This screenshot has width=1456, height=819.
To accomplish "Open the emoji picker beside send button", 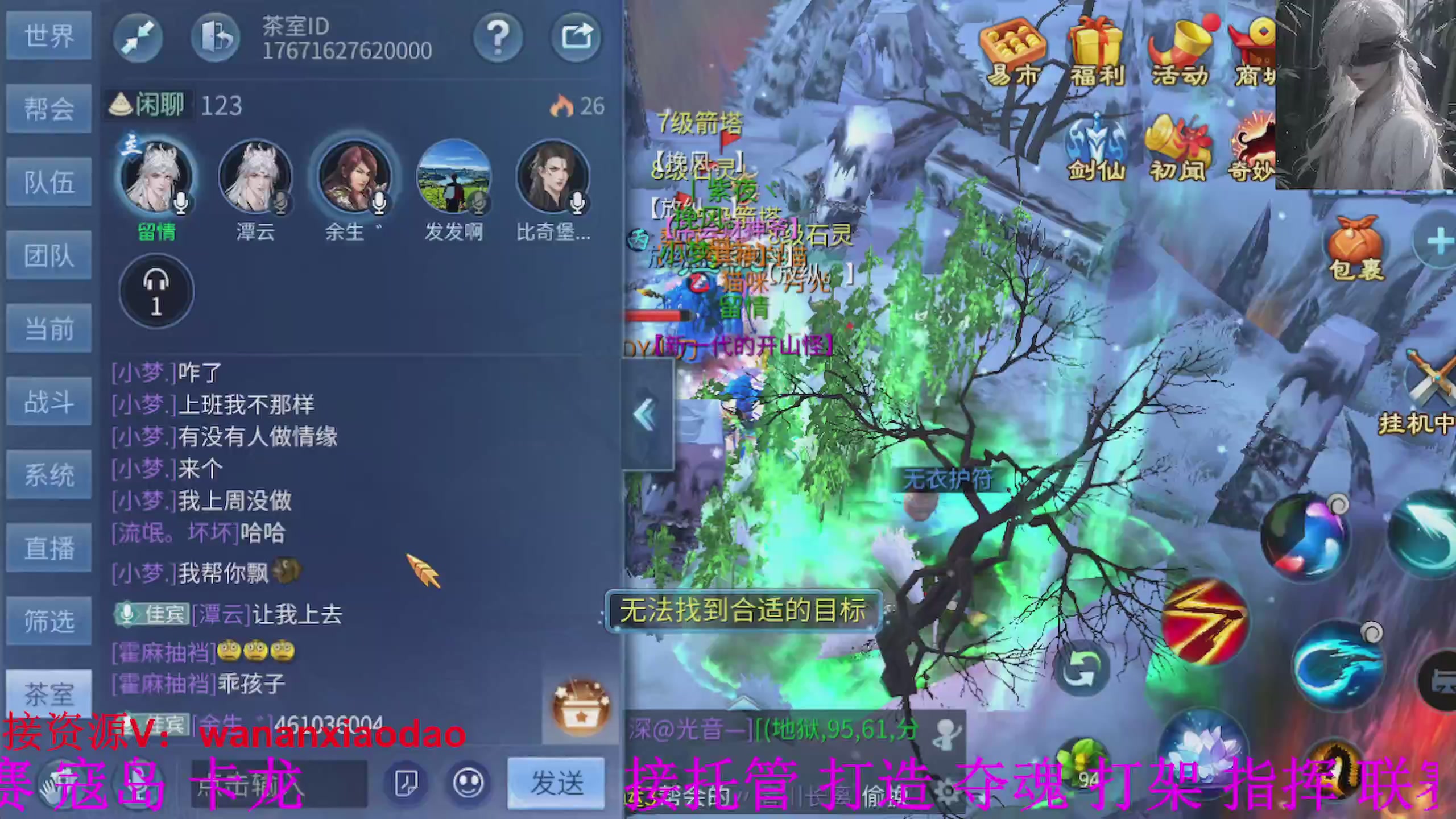I will 469,781.
